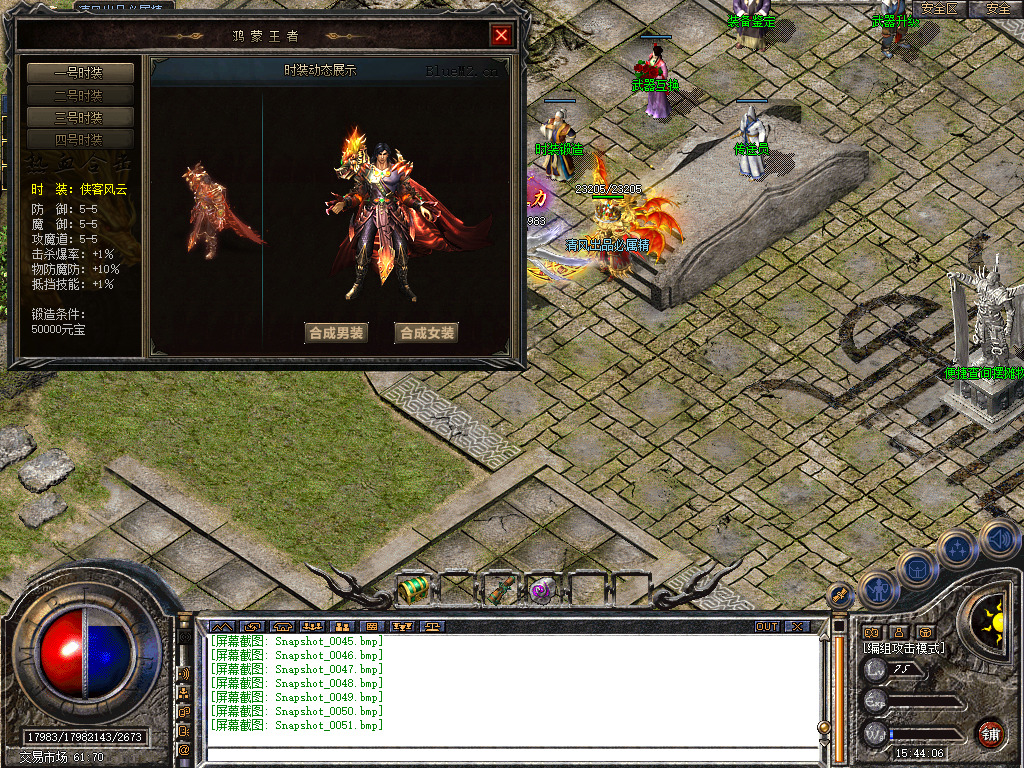Screen dimensions: 1024x768
Task: Toggle sound with the speaker button
Action: click(998, 539)
